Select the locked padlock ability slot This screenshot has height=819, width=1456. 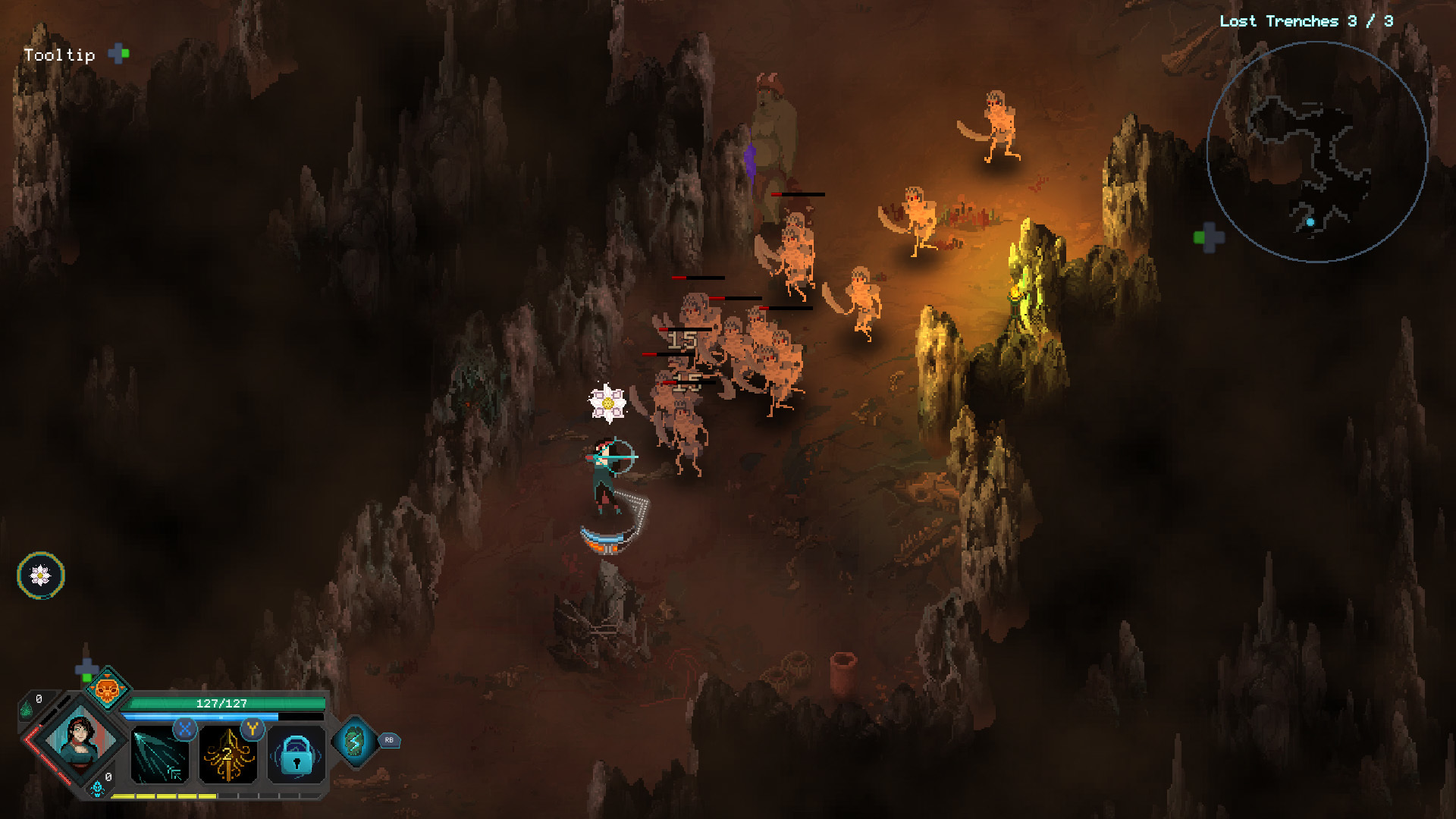pos(297,755)
